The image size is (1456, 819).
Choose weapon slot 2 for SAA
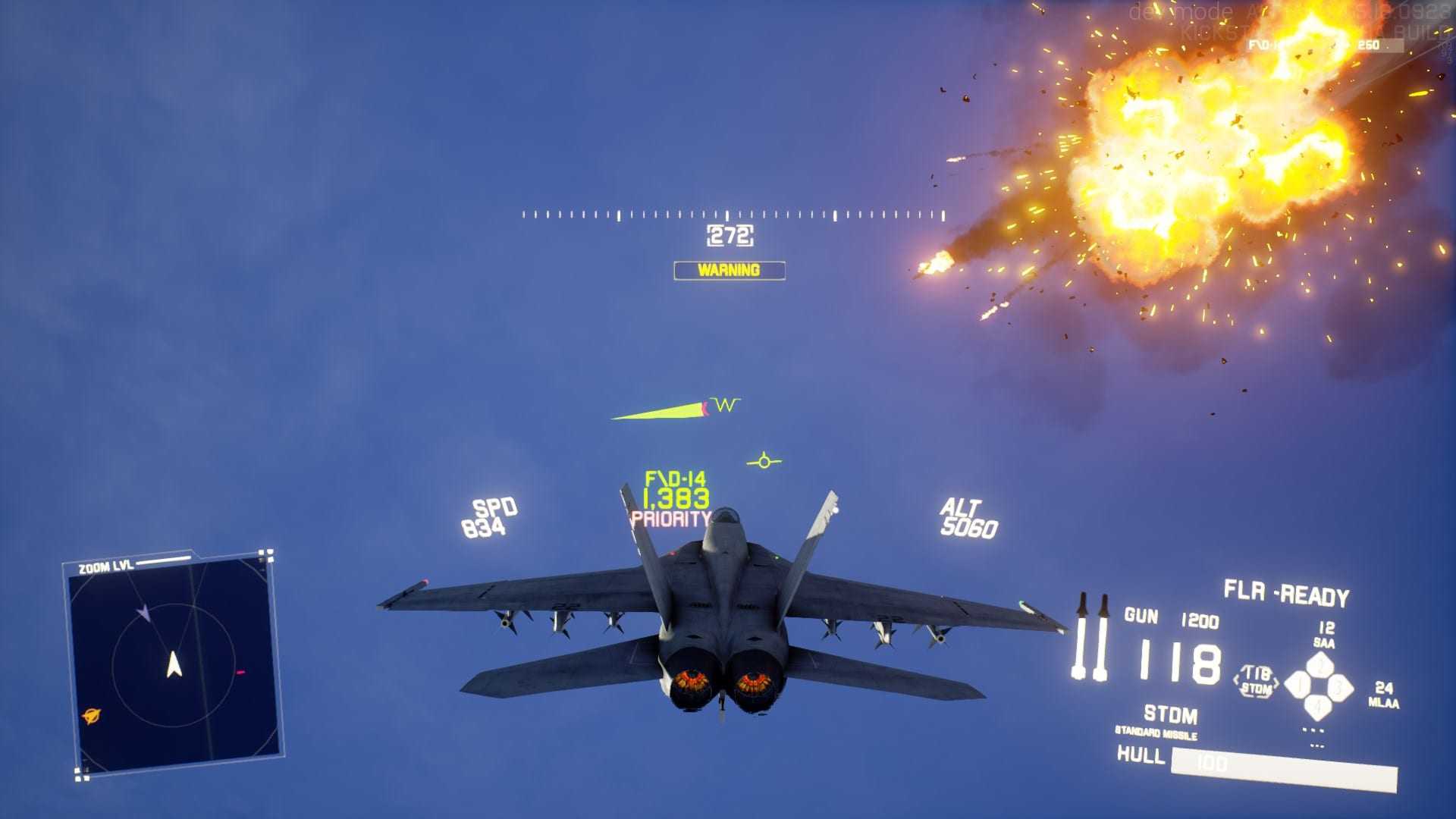point(1319,666)
